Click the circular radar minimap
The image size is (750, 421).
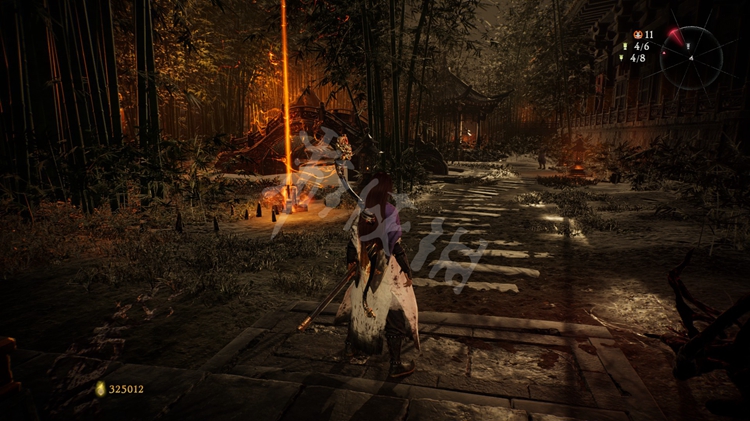pyautogui.click(x=691, y=57)
